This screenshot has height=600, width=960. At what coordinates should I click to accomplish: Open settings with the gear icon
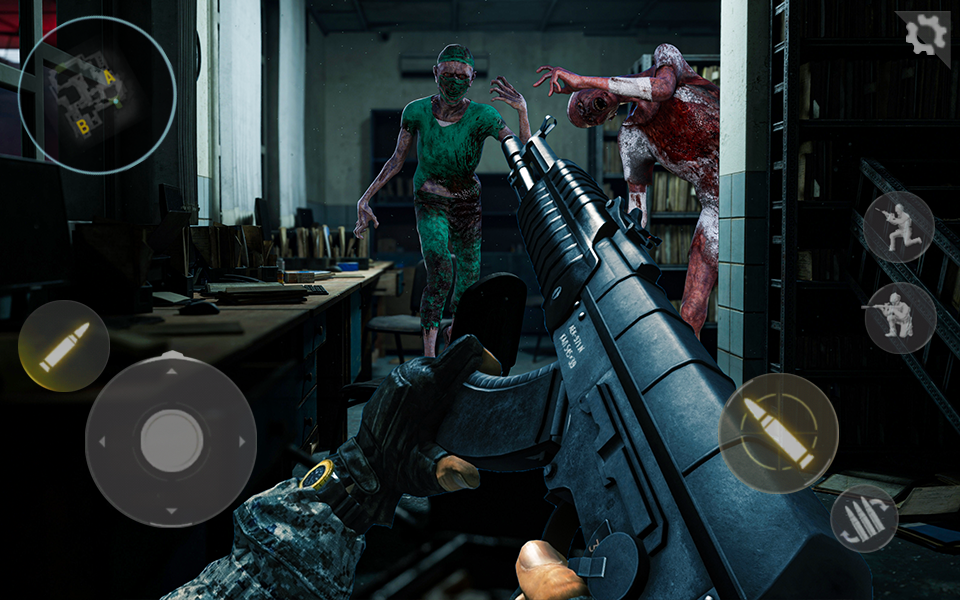pos(925,36)
